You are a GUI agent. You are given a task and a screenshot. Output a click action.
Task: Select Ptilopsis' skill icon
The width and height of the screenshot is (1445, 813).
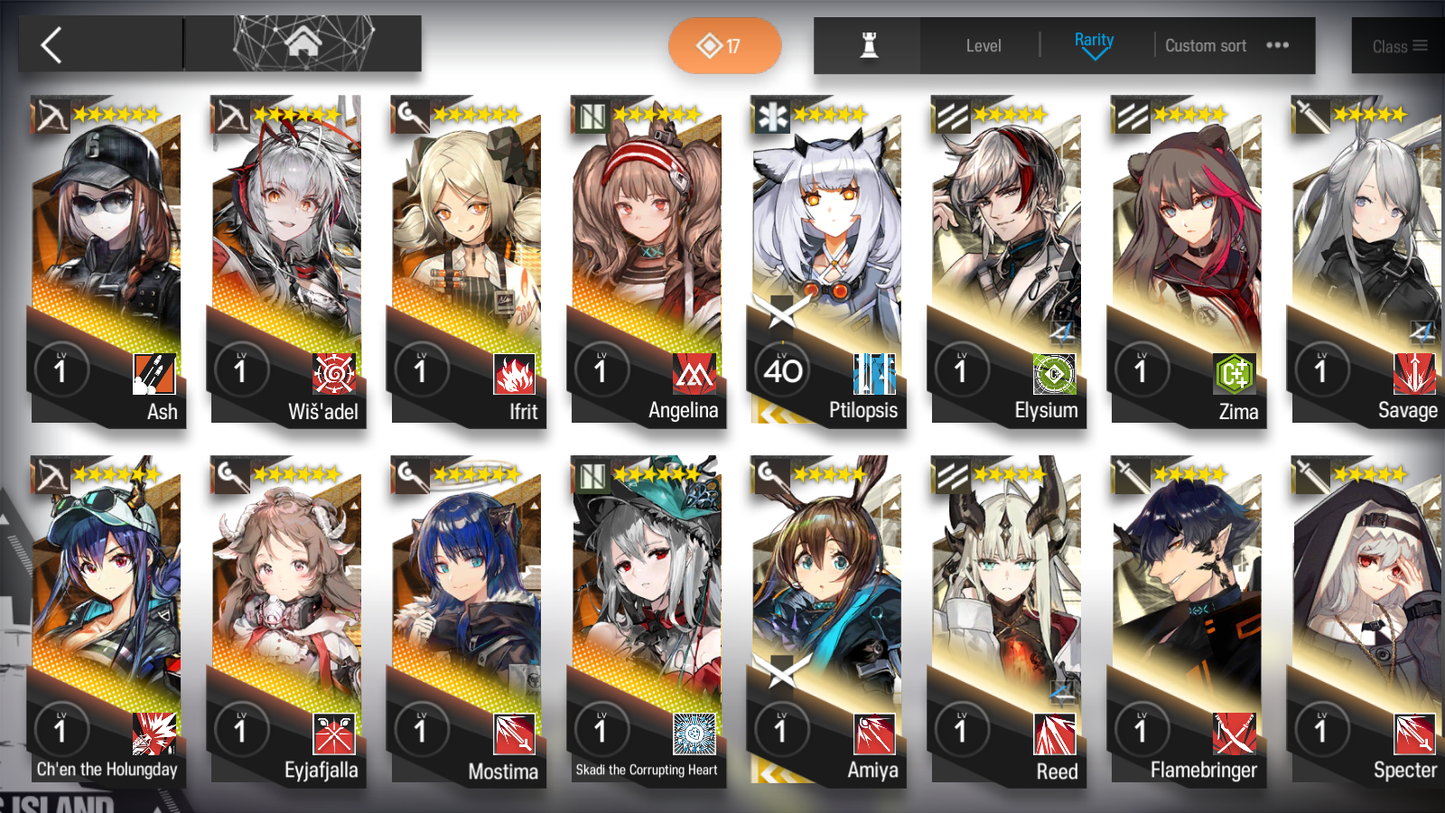[x=876, y=375]
